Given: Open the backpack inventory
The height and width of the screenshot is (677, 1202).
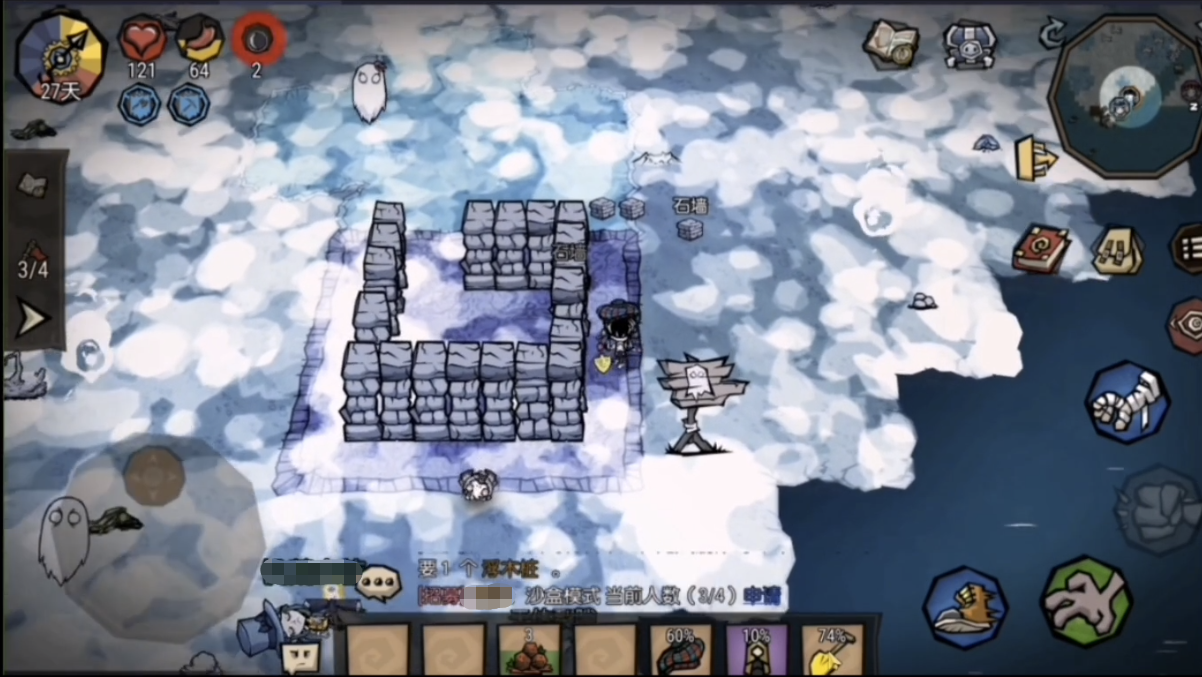Looking at the screenshot, I should point(1117,250).
